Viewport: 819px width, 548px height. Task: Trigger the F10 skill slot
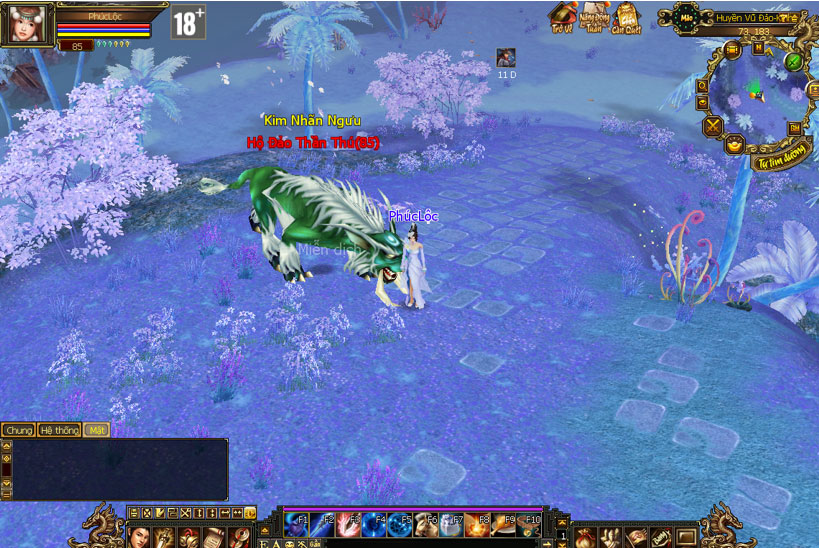(x=528, y=525)
